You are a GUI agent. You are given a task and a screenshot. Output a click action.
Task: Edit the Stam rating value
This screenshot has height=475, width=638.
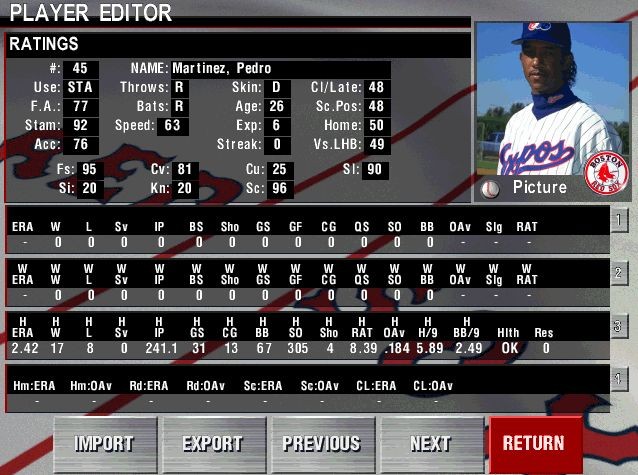click(x=80, y=126)
